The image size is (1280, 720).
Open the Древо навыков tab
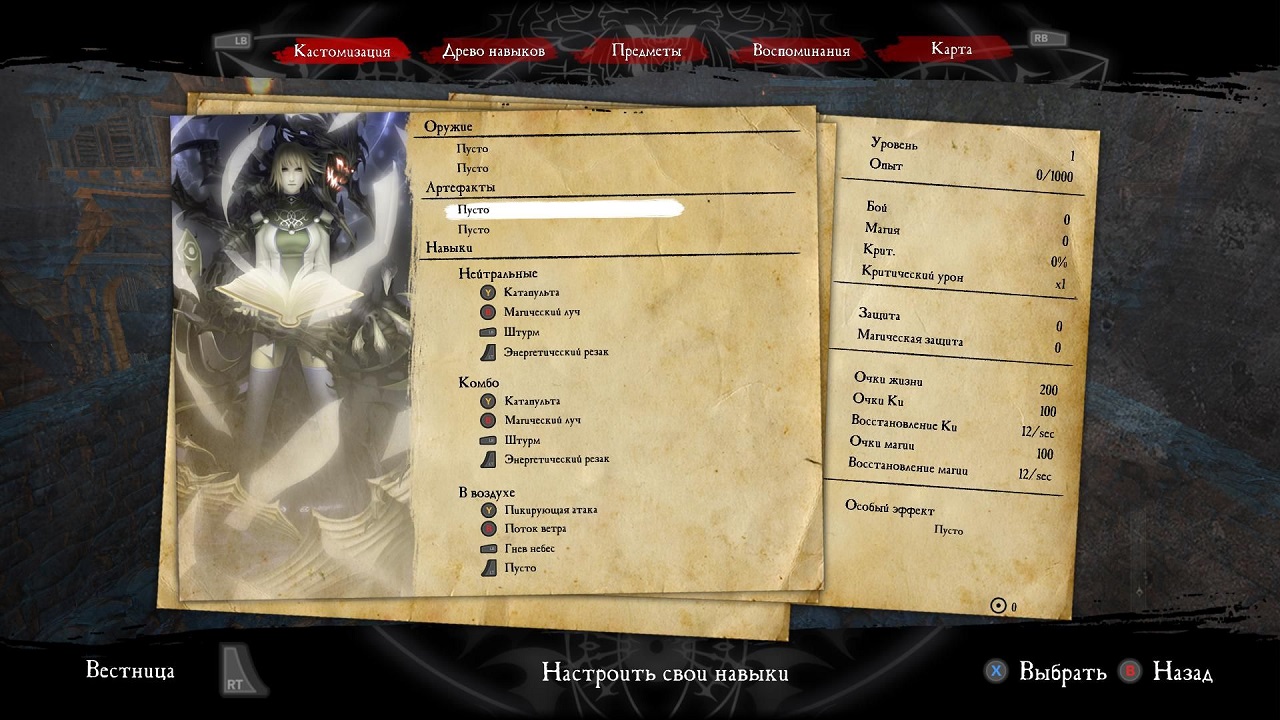pyautogui.click(x=494, y=51)
